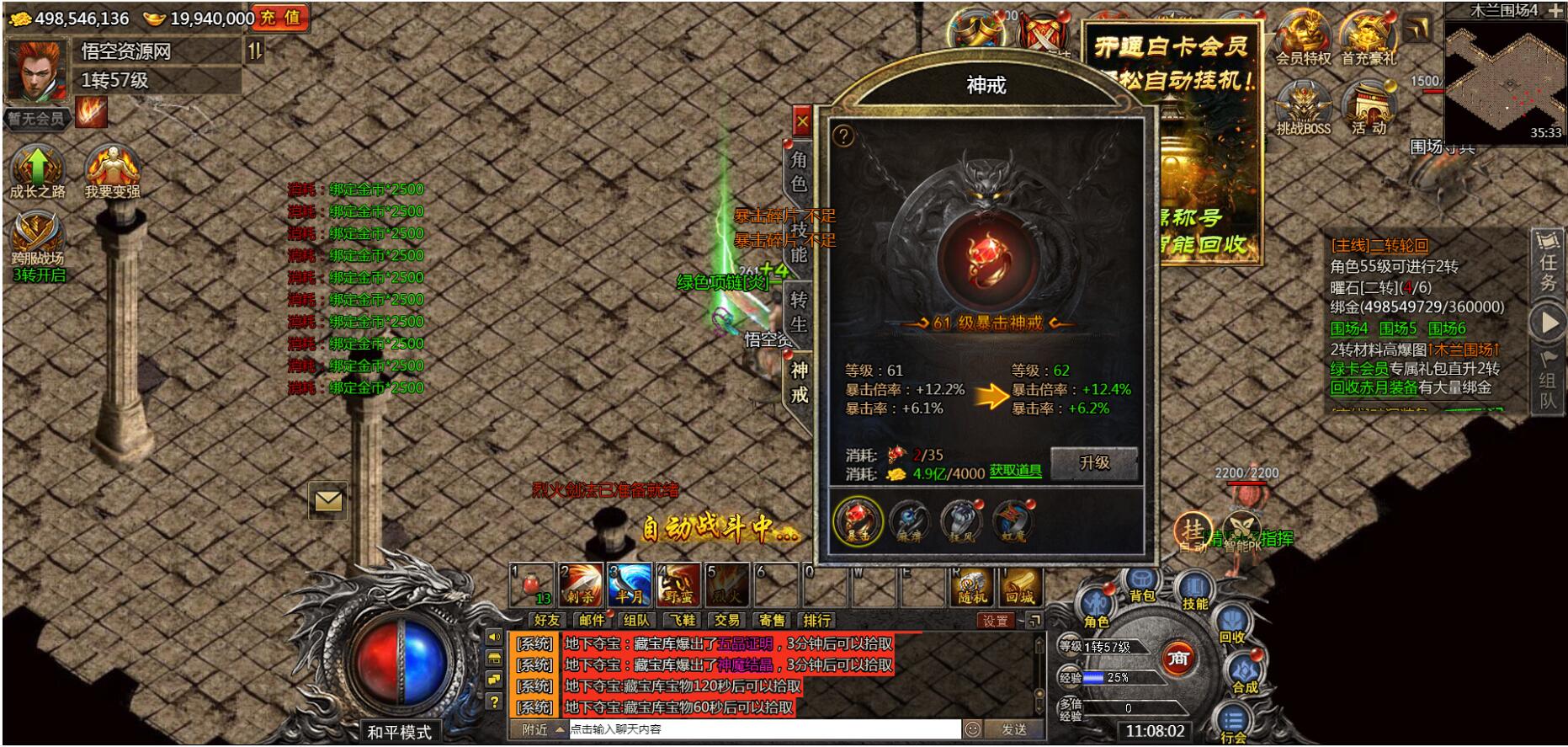Open the red 商 shop button
Viewport: 1568px width, 747px height.
pos(1178,659)
